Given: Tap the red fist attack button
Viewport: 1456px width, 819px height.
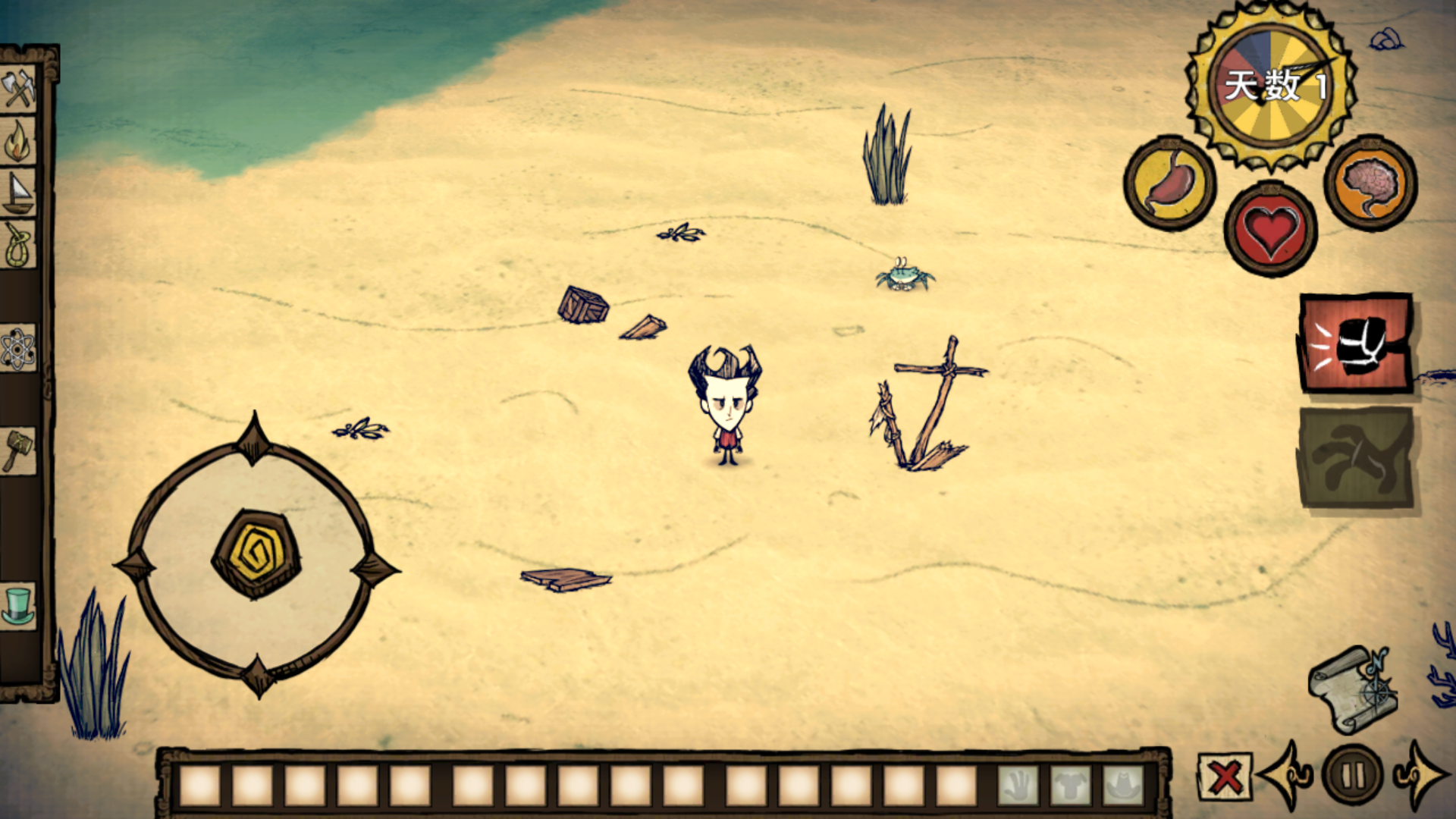Looking at the screenshot, I should click(1356, 344).
